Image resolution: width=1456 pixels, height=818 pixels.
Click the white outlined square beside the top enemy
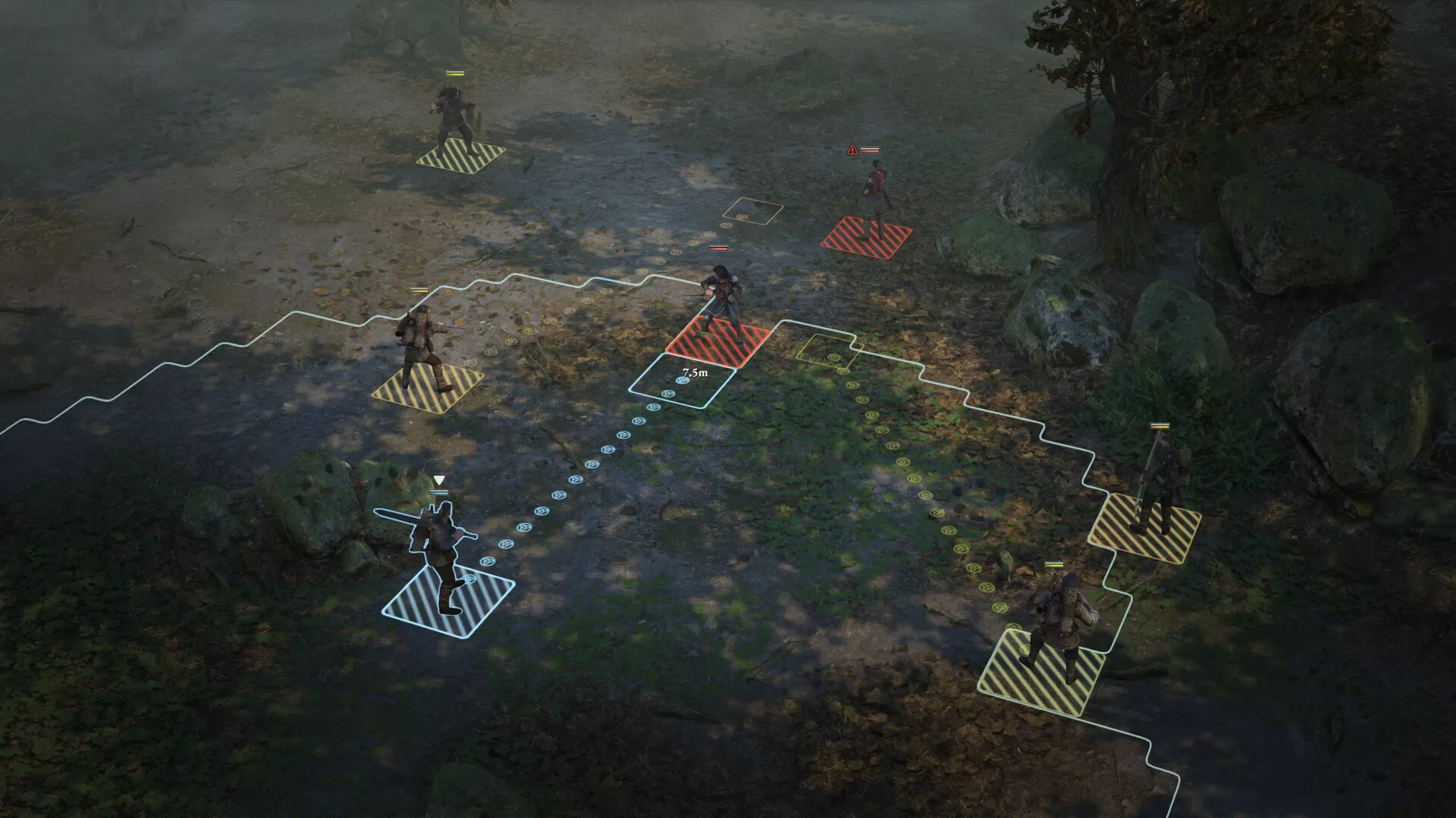click(x=755, y=211)
